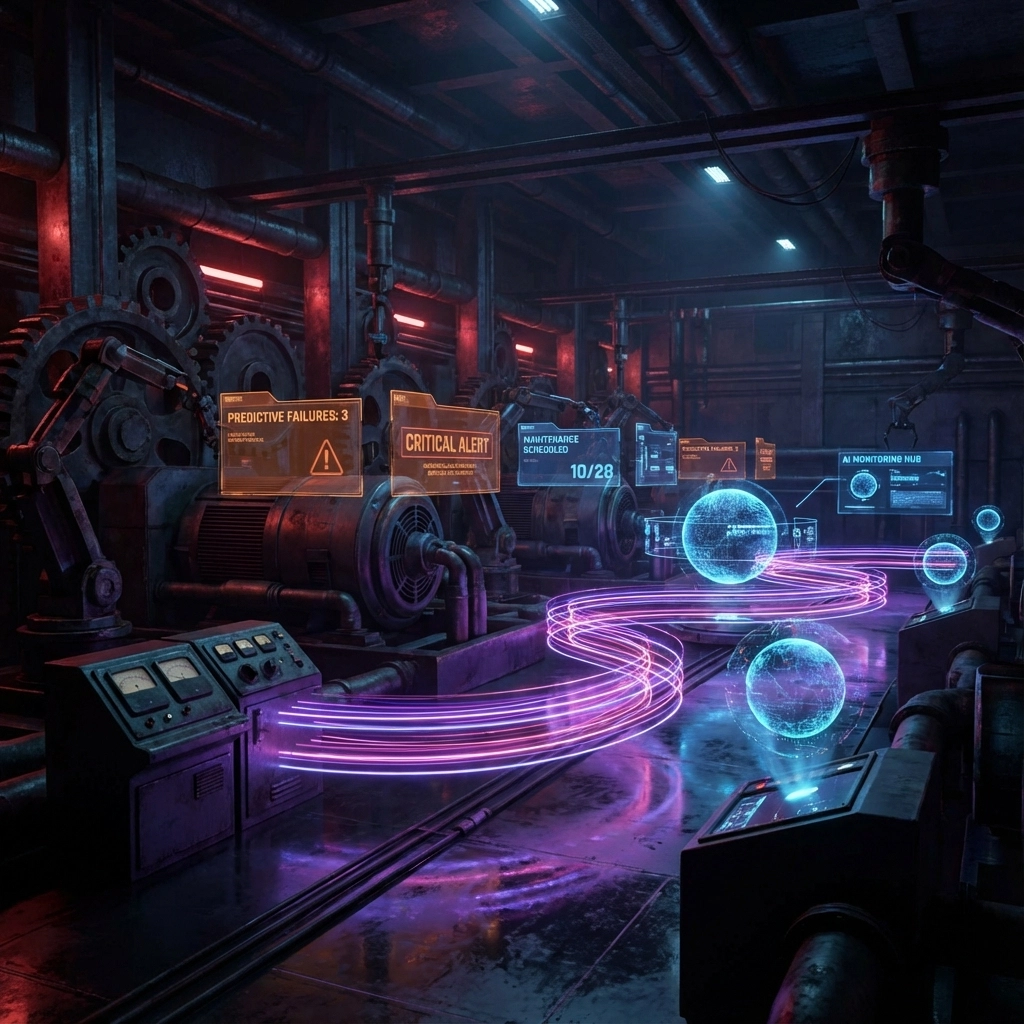This screenshot has height=1024, width=1024.
Task: Open the Critical Alert panel
Action: [x=444, y=443]
